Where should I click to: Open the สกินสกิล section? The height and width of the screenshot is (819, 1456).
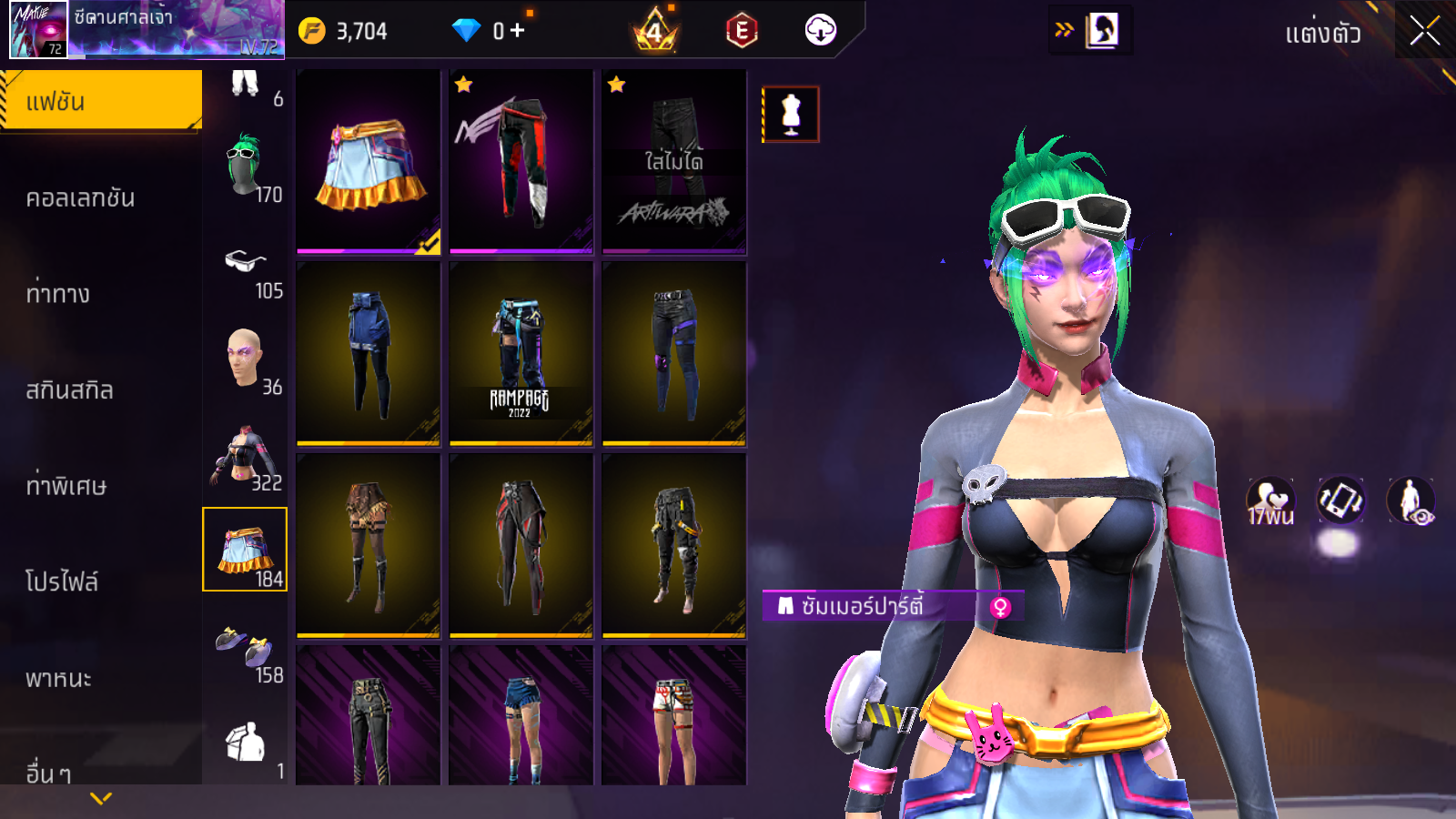coord(69,389)
